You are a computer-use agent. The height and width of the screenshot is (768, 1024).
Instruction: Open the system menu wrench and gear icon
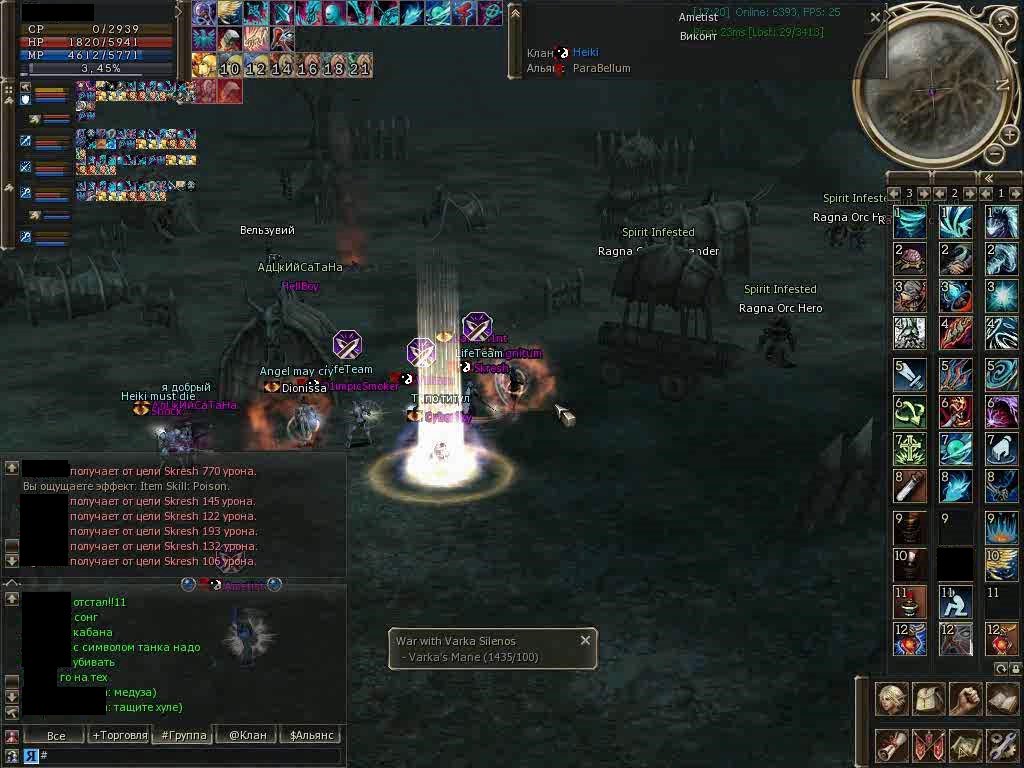pos(1002,745)
